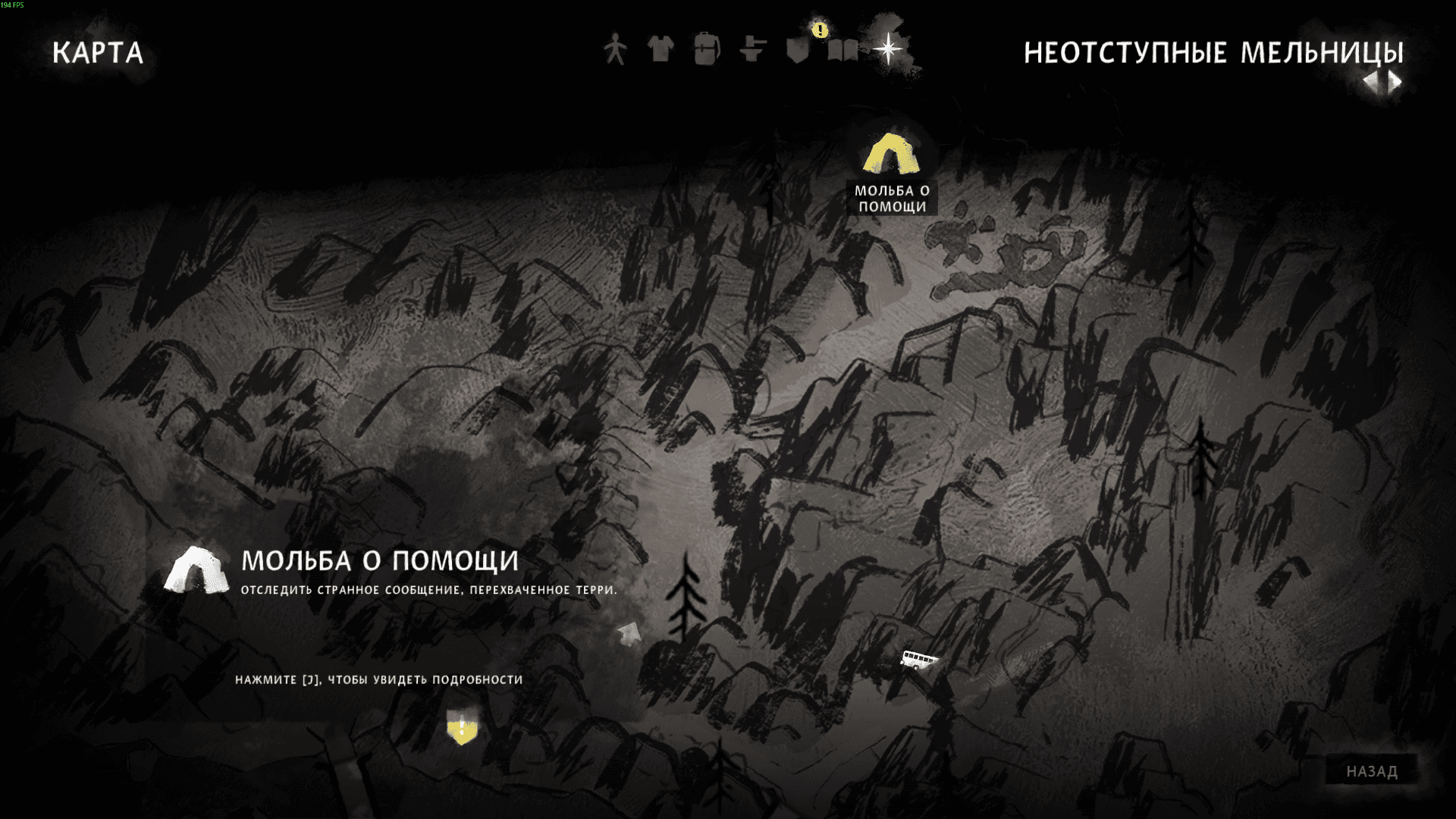Open the Мольба о помощи mission entry
The height and width of the screenshot is (819, 1456).
coord(379,562)
